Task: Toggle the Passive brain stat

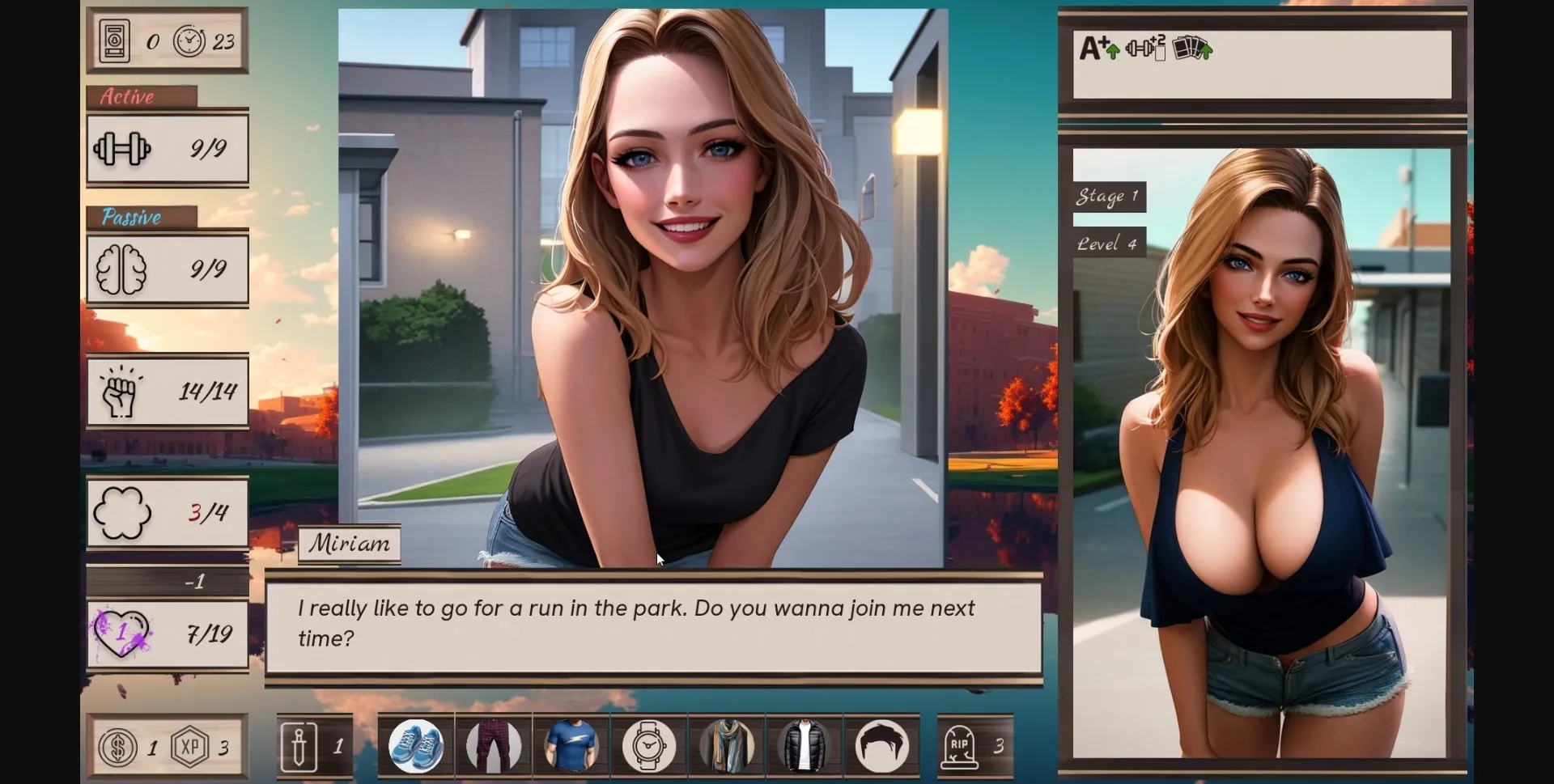Action: [167, 270]
